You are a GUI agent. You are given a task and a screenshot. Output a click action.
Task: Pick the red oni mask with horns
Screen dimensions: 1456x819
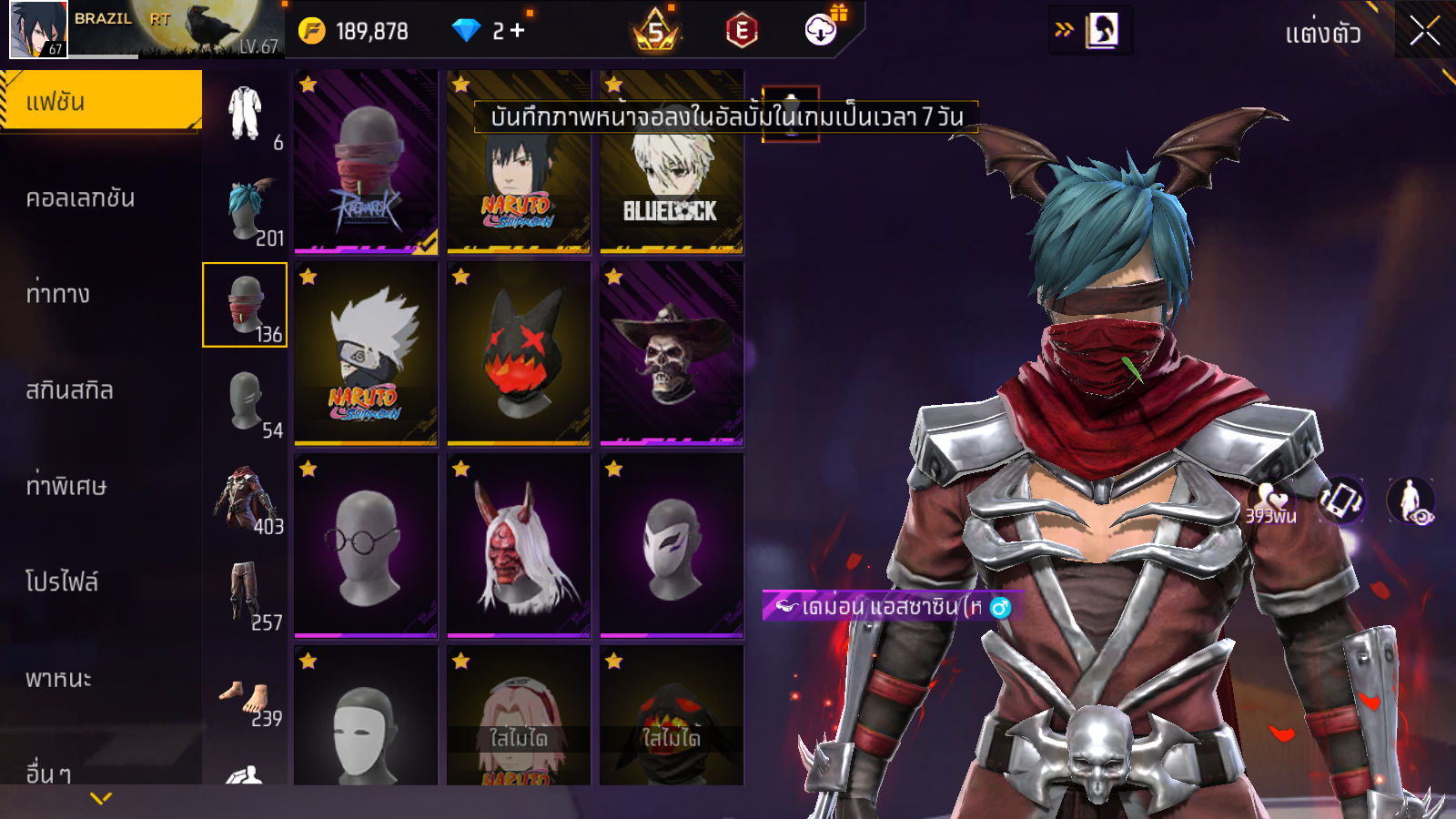pyautogui.click(x=519, y=546)
